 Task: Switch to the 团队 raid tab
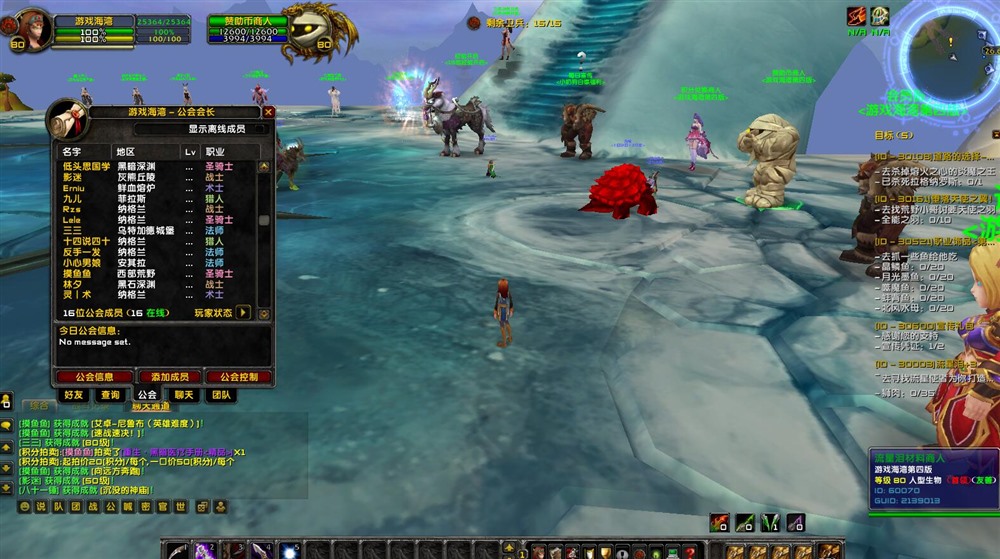point(221,395)
